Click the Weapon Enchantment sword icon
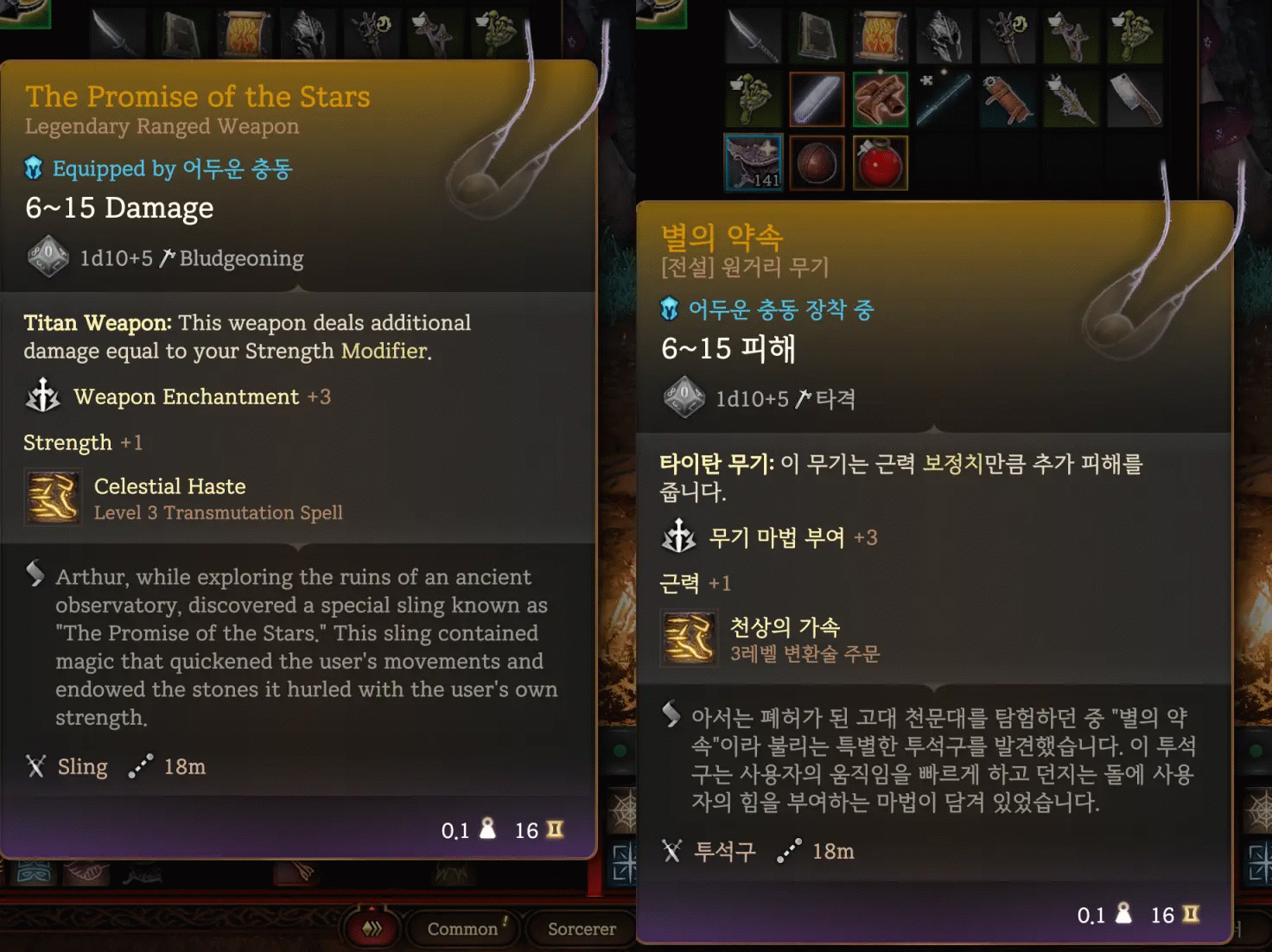 coord(43,397)
